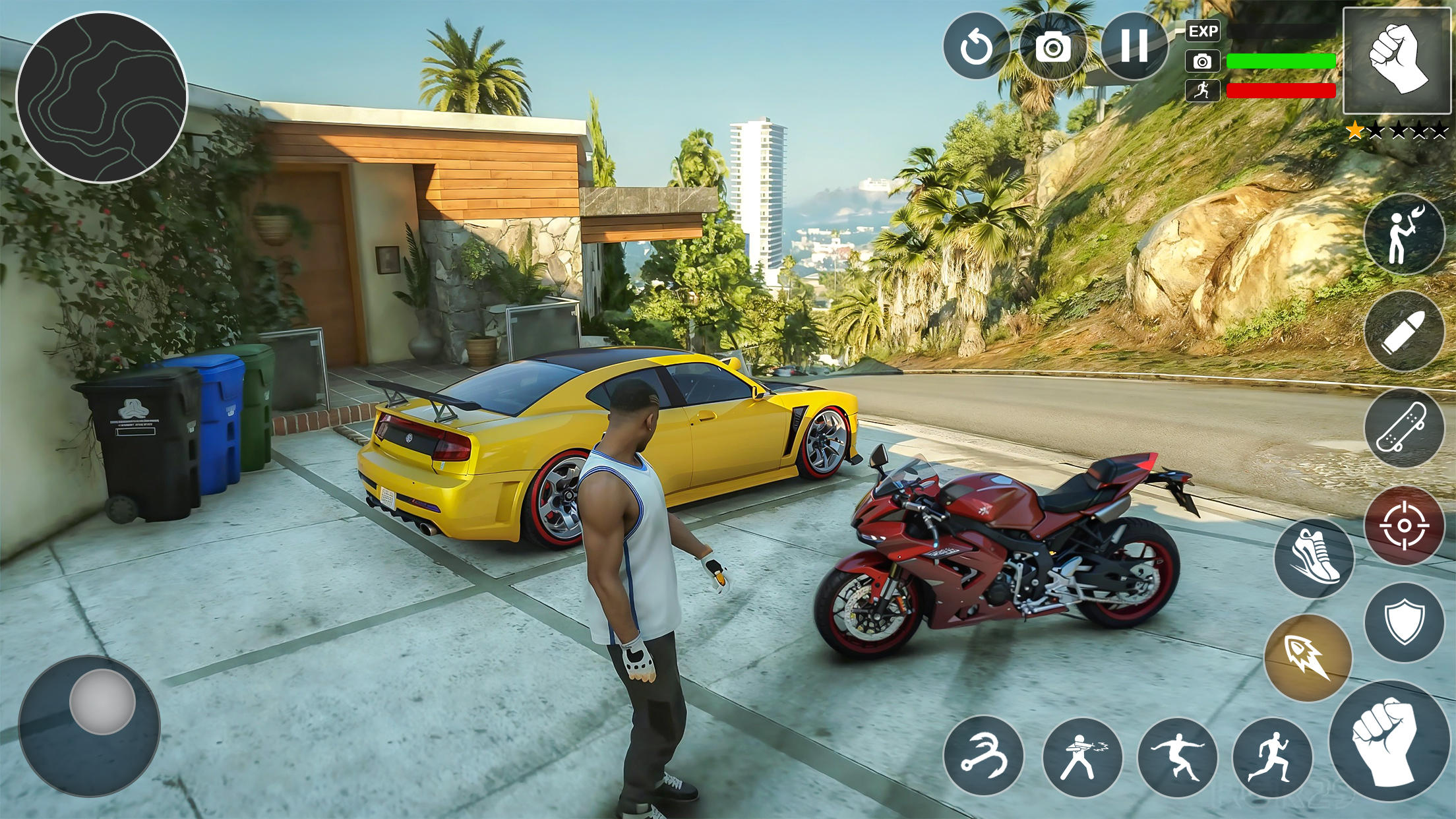The width and height of the screenshot is (1456, 819).
Task: Select the fist weapon slot
Action: click(x=1396, y=60)
